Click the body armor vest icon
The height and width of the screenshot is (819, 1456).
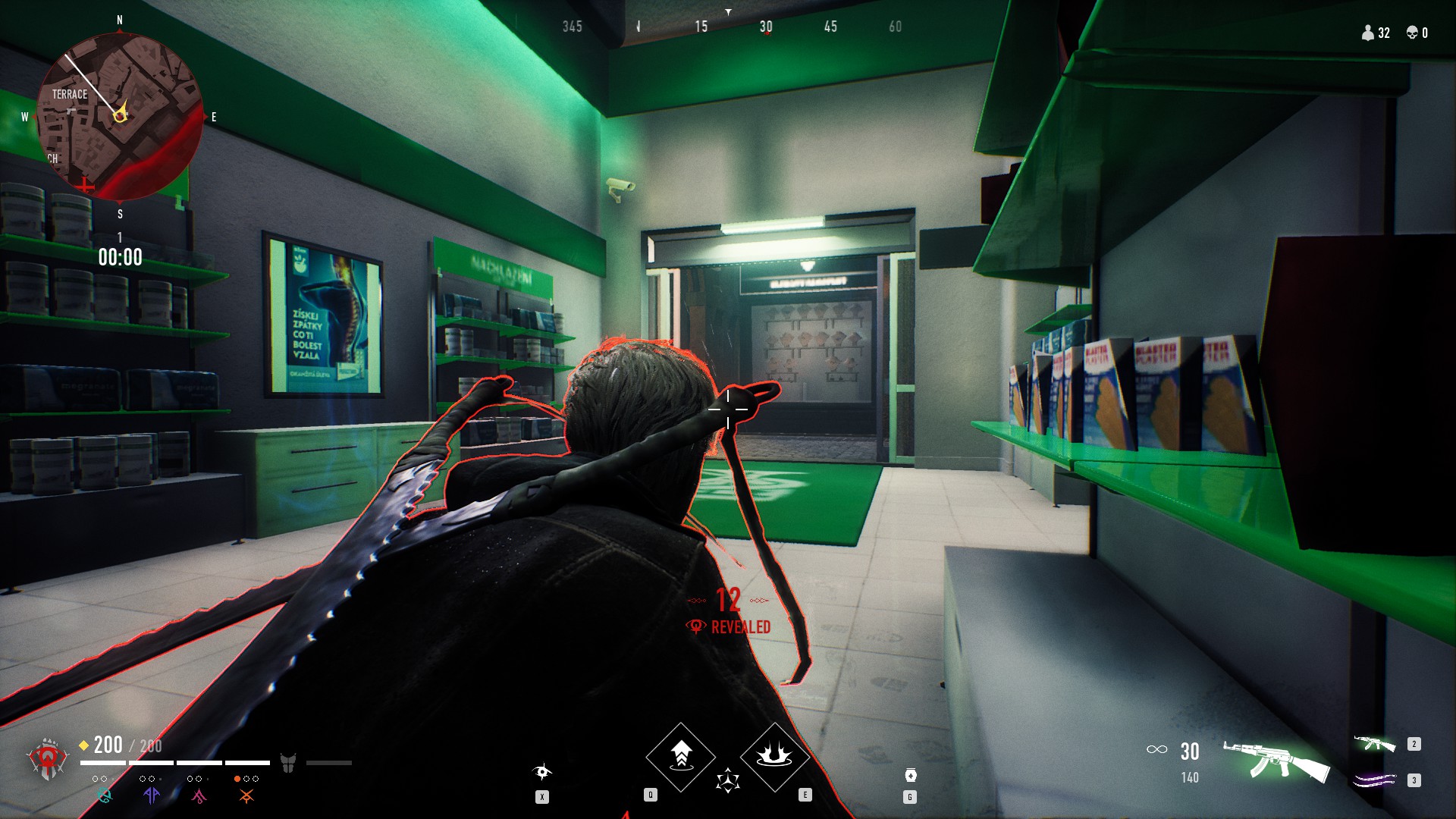[x=288, y=762]
